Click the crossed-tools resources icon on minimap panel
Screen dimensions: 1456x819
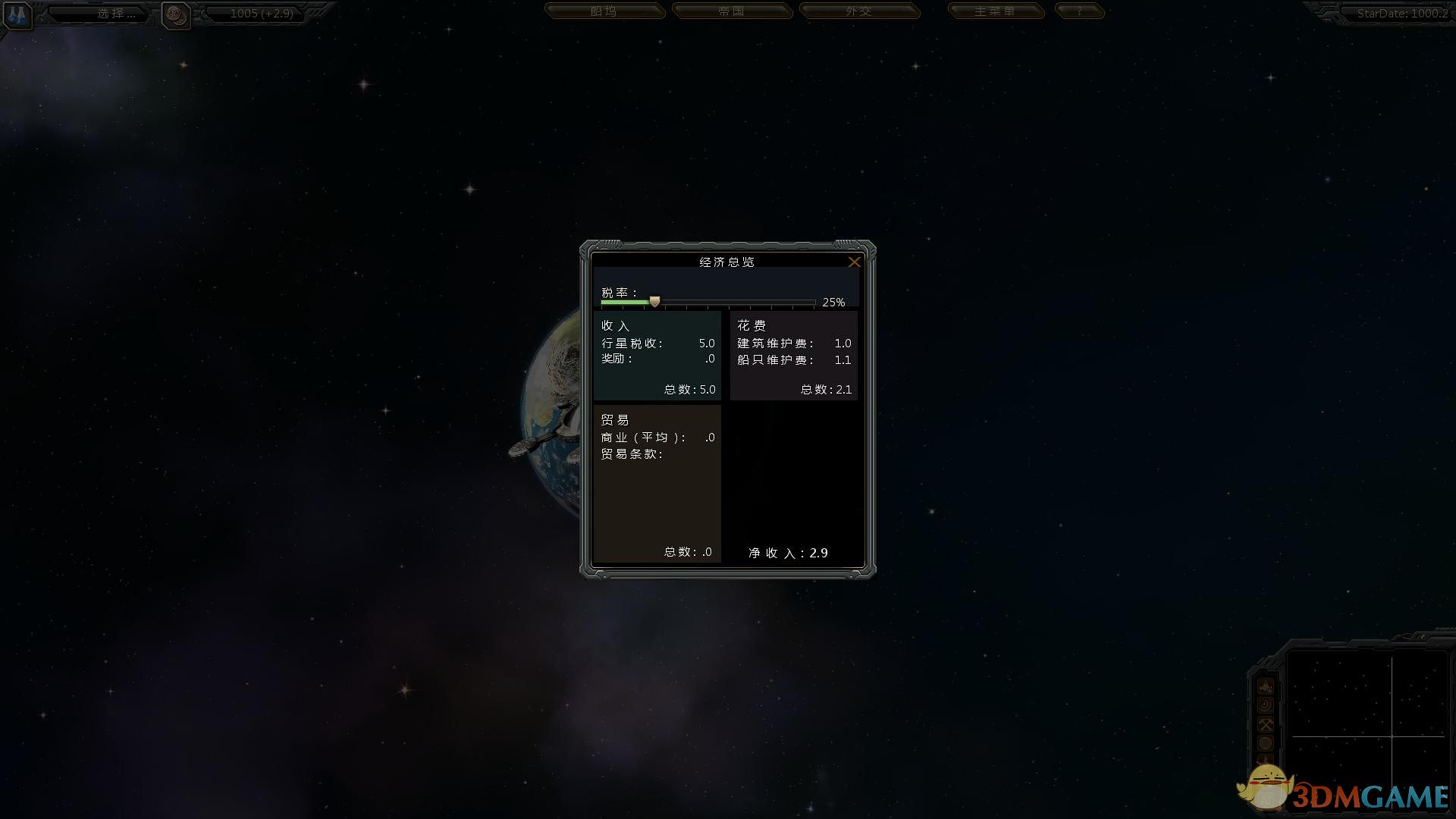(x=1265, y=723)
